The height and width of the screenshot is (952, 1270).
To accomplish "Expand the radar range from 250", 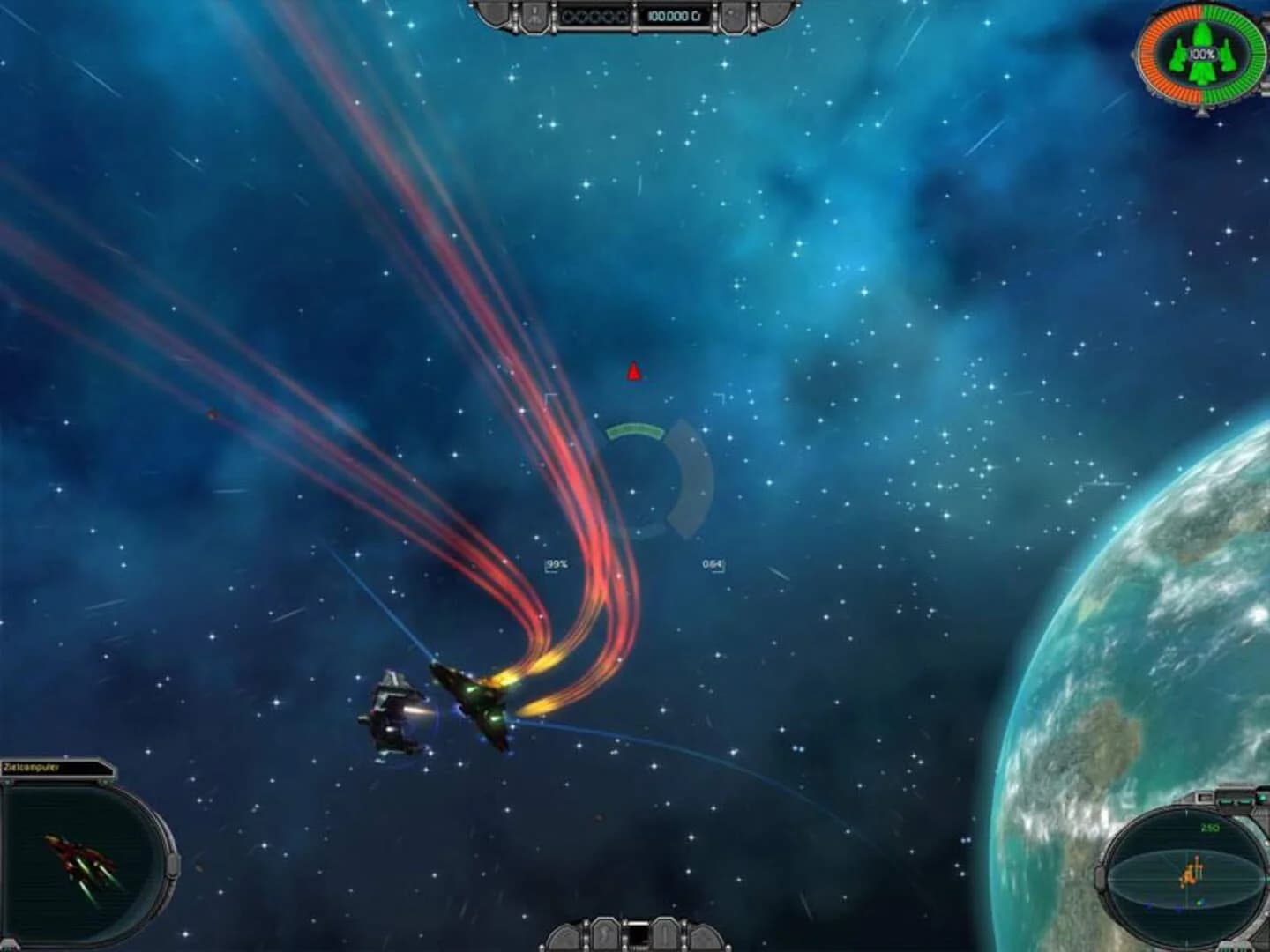I will (1209, 828).
